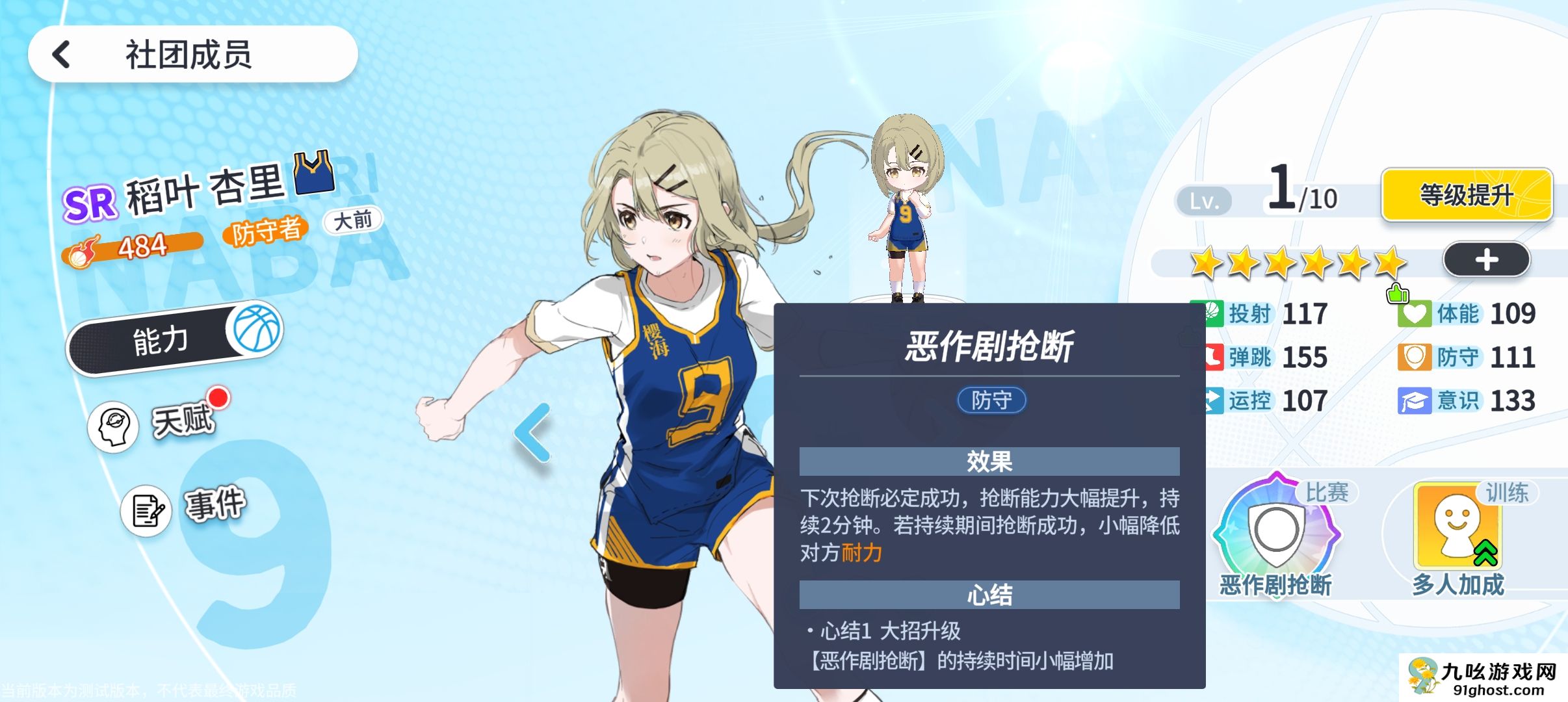Tap the back arrow beside 社团成员

tap(62, 54)
